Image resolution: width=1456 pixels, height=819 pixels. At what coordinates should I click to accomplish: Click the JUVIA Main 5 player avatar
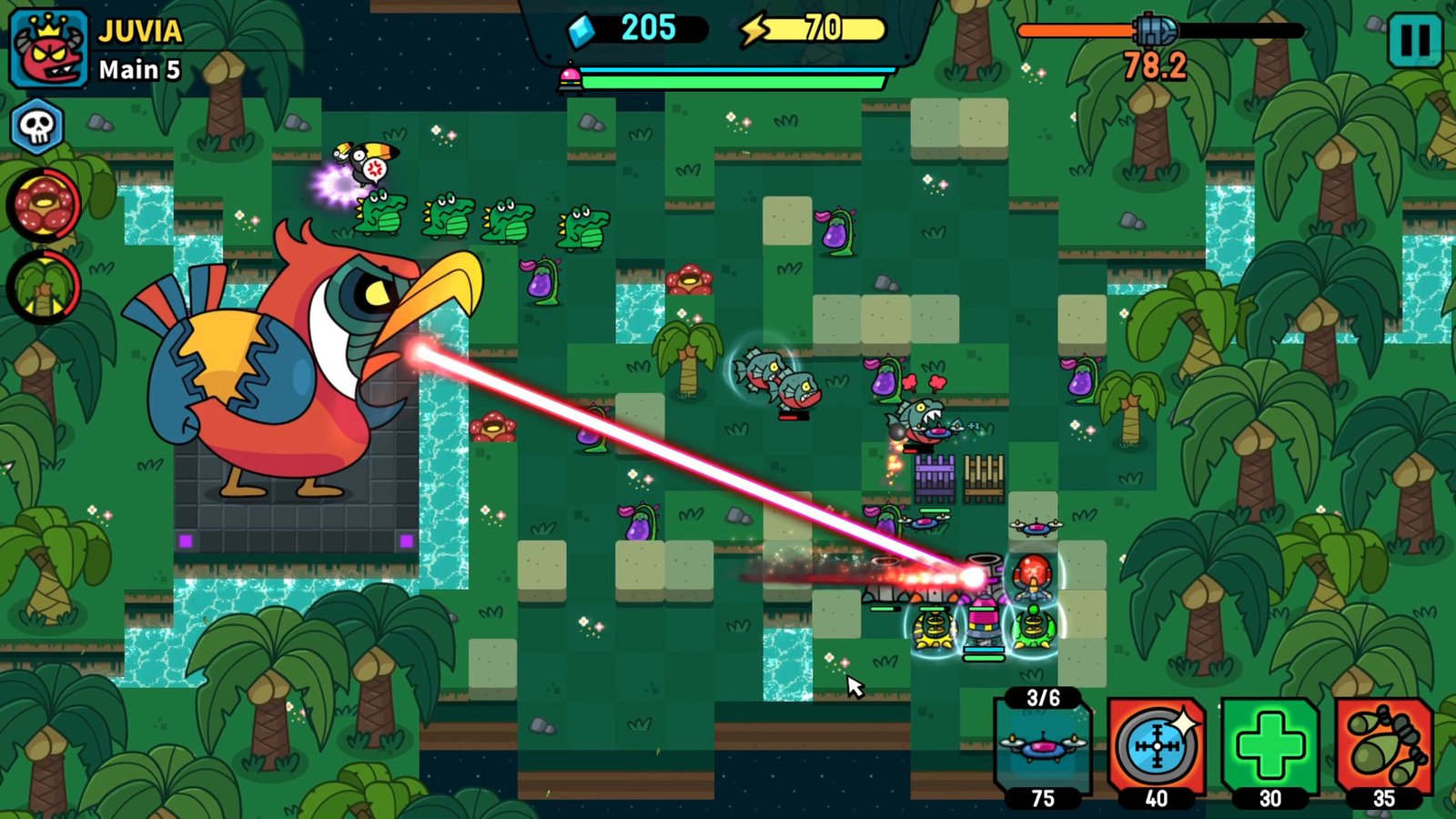pyautogui.click(x=50, y=45)
